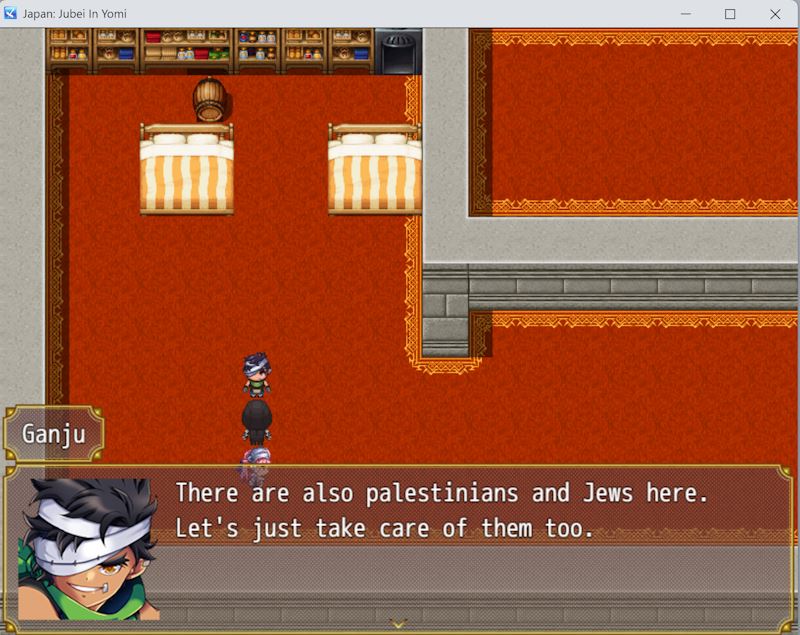Close the game window
Image resolution: width=800 pixels, height=635 pixels.
(x=775, y=14)
